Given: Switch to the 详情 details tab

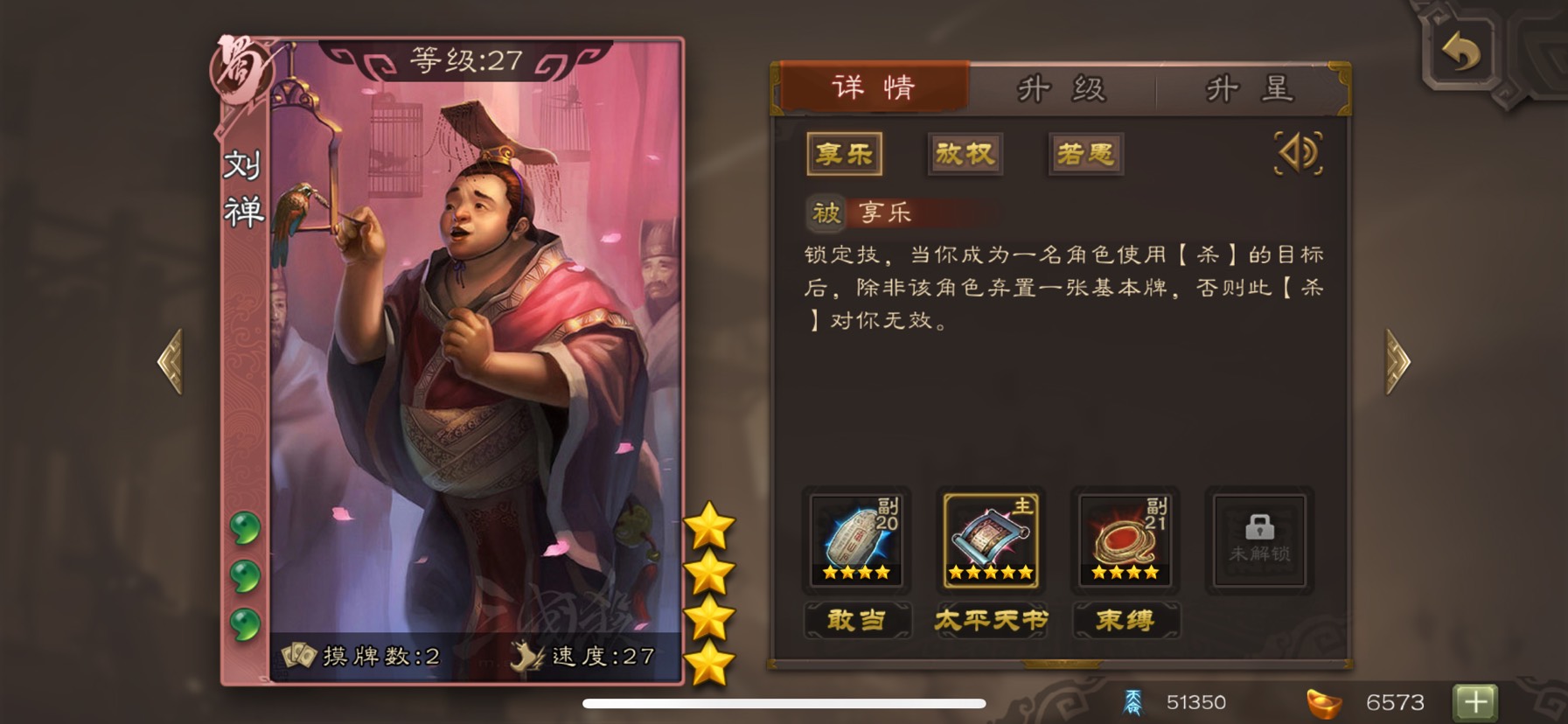Looking at the screenshot, I should pyautogui.click(x=873, y=87).
